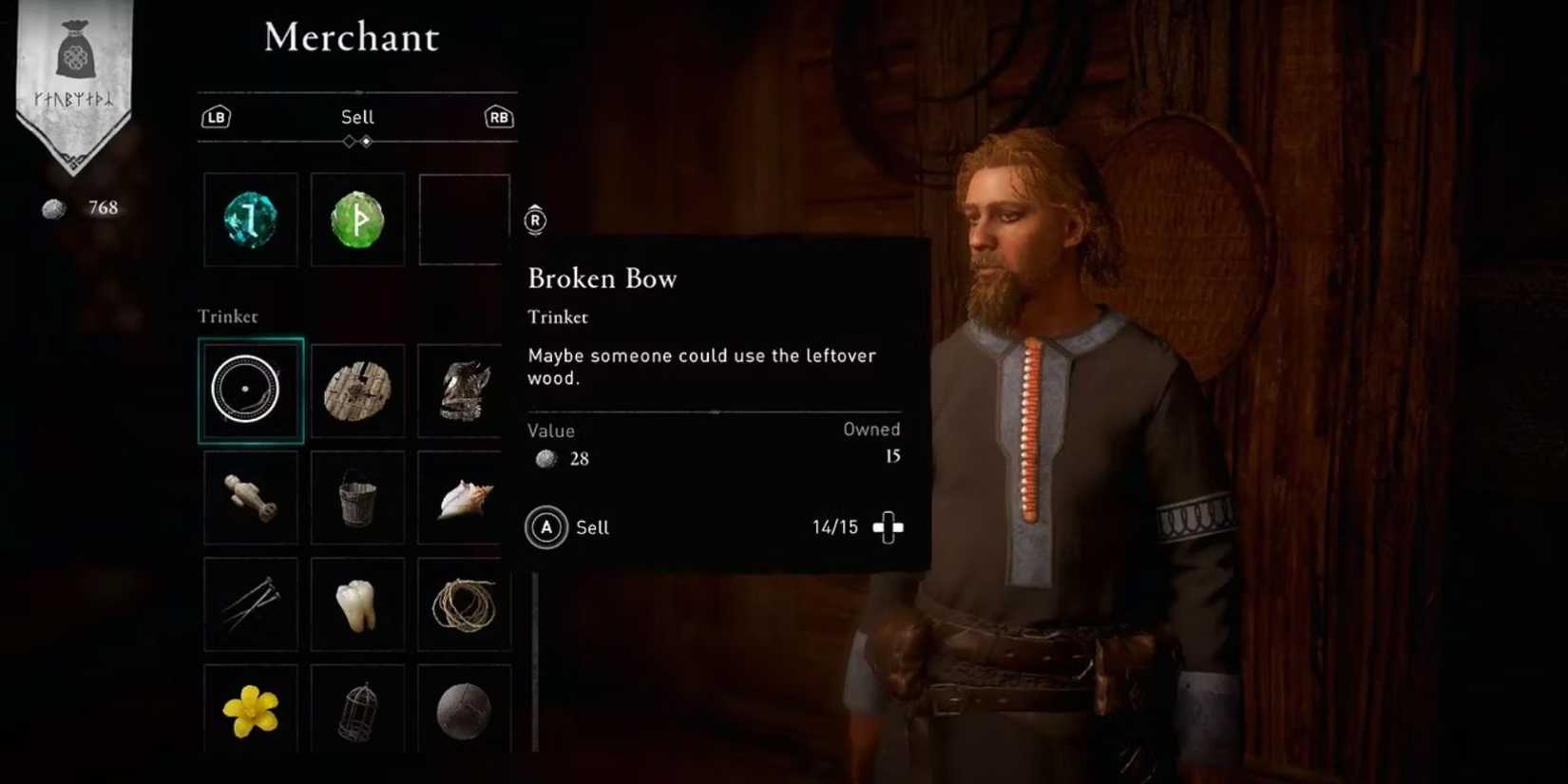Select the green rune gem icon

357,220
